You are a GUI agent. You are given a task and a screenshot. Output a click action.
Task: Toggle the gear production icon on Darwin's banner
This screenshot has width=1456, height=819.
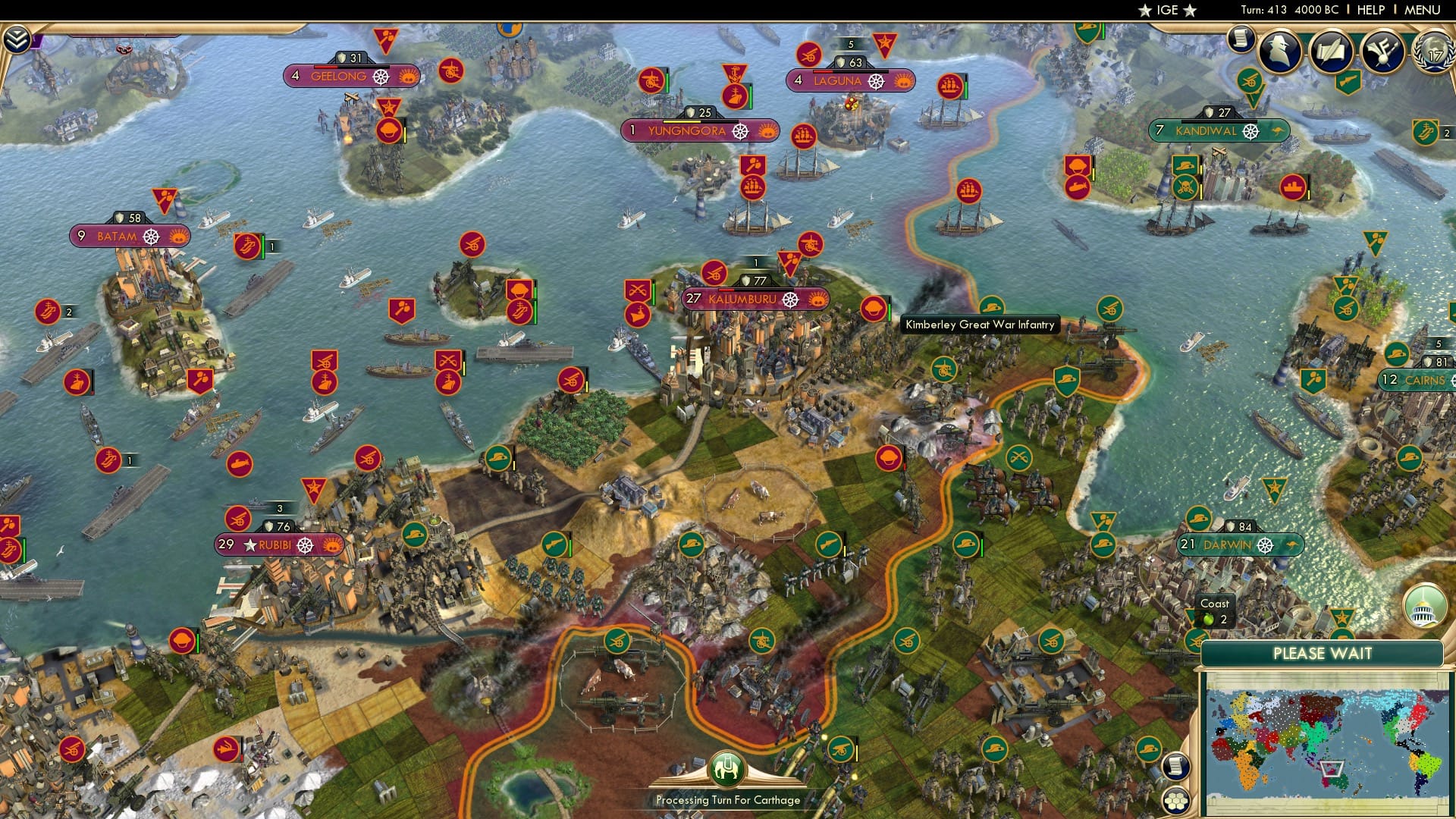click(1263, 544)
